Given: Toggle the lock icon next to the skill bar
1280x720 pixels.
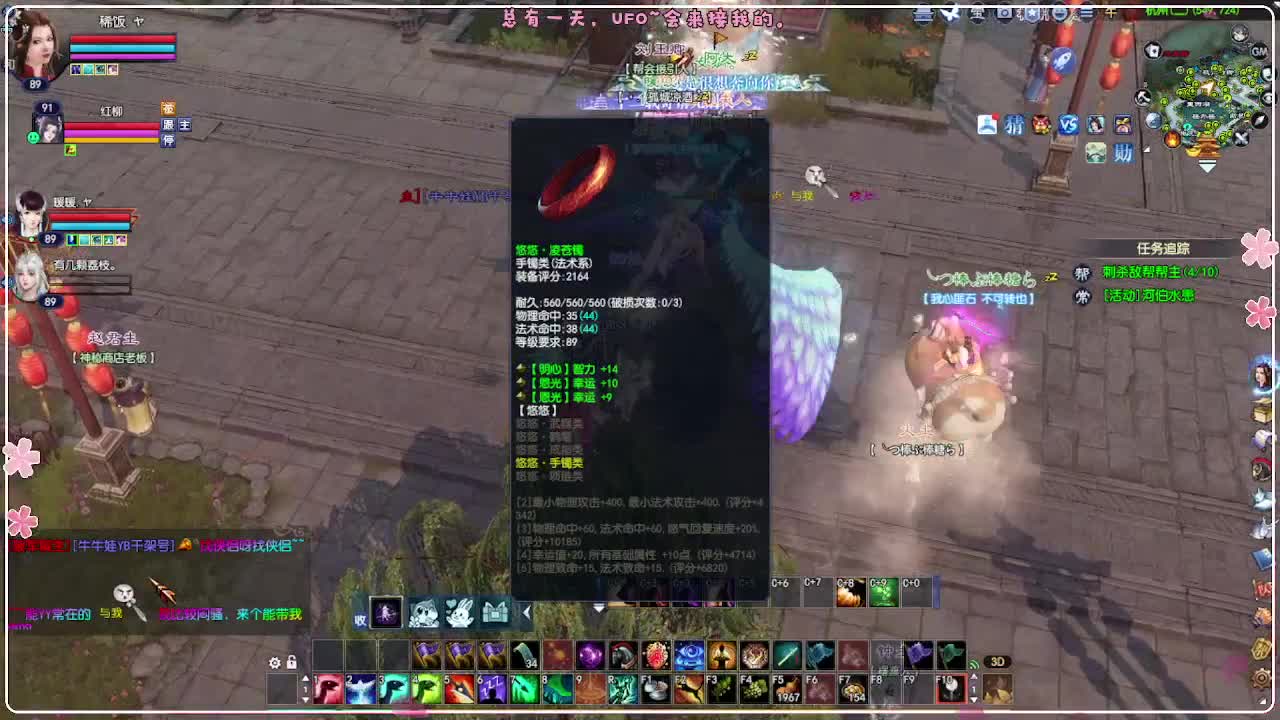Looking at the screenshot, I should tap(291, 661).
